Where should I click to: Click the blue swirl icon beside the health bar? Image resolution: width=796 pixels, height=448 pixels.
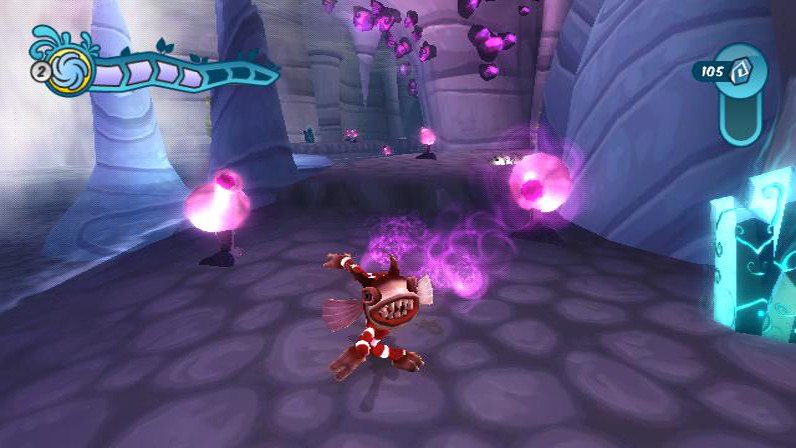[x=74, y=71]
